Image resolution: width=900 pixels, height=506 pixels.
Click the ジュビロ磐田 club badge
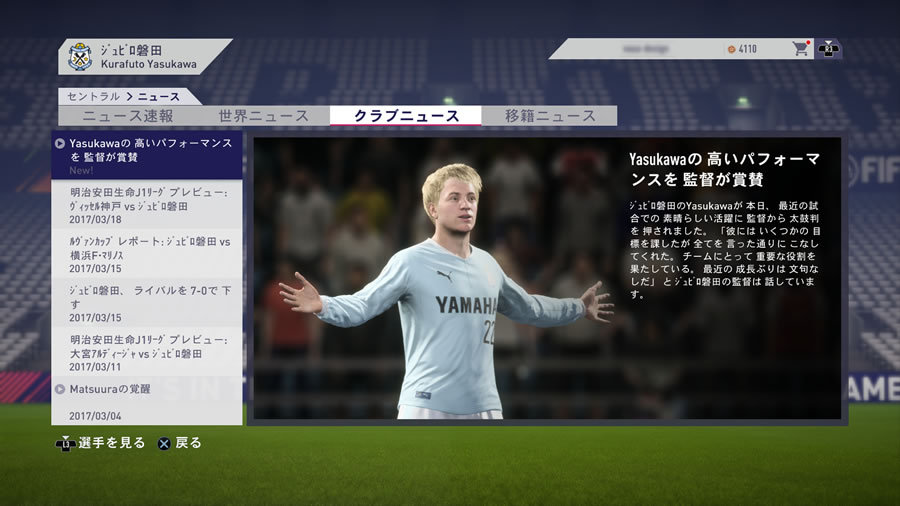coord(80,56)
